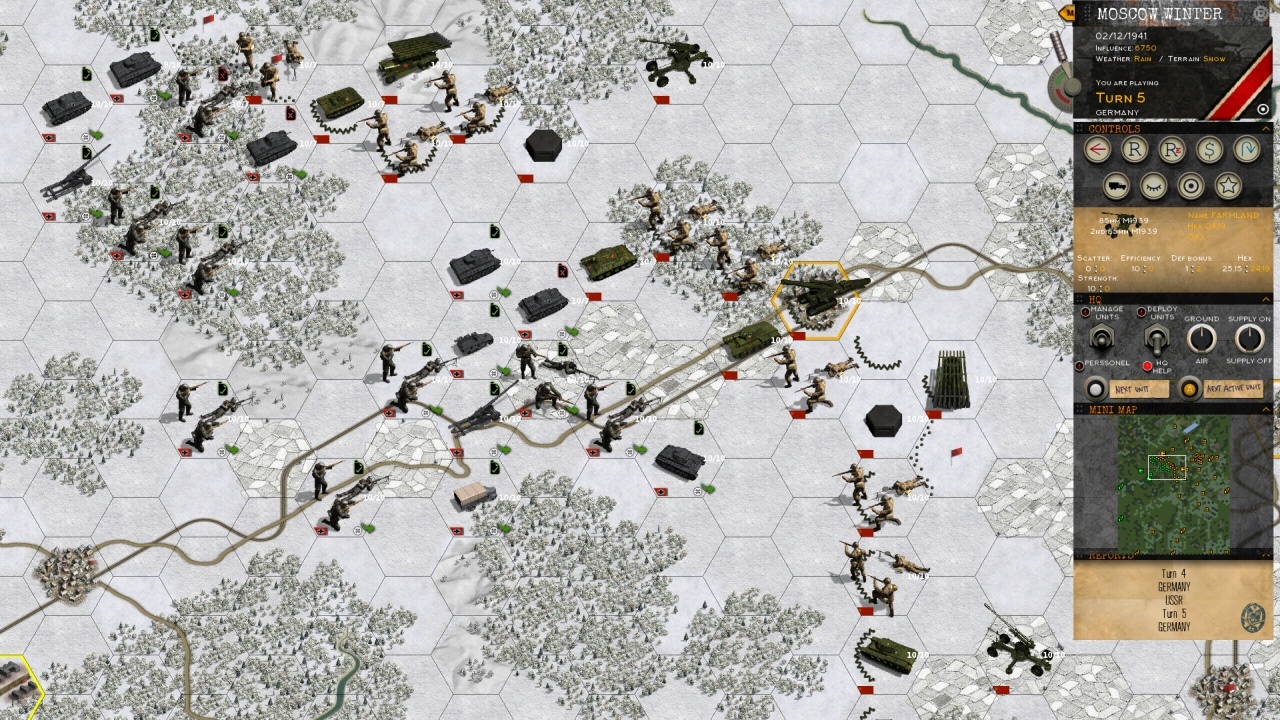The image size is (1280, 720).
Task: Collapse the Mini Map panel
Action: click(x=1264, y=409)
